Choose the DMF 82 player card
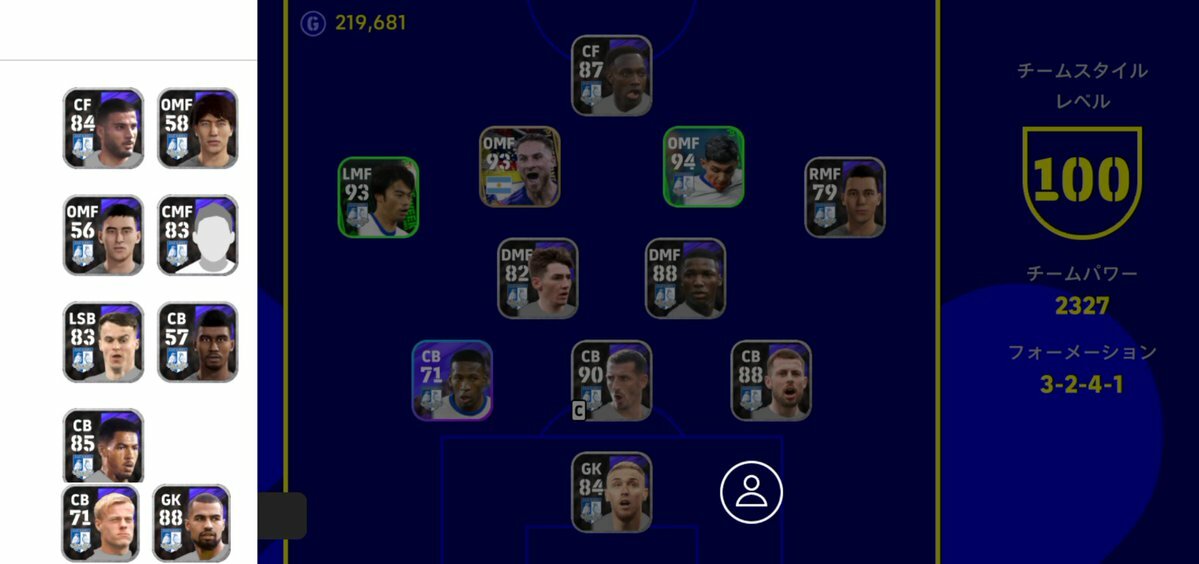The image size is (1199, 564). coord(538,278)
